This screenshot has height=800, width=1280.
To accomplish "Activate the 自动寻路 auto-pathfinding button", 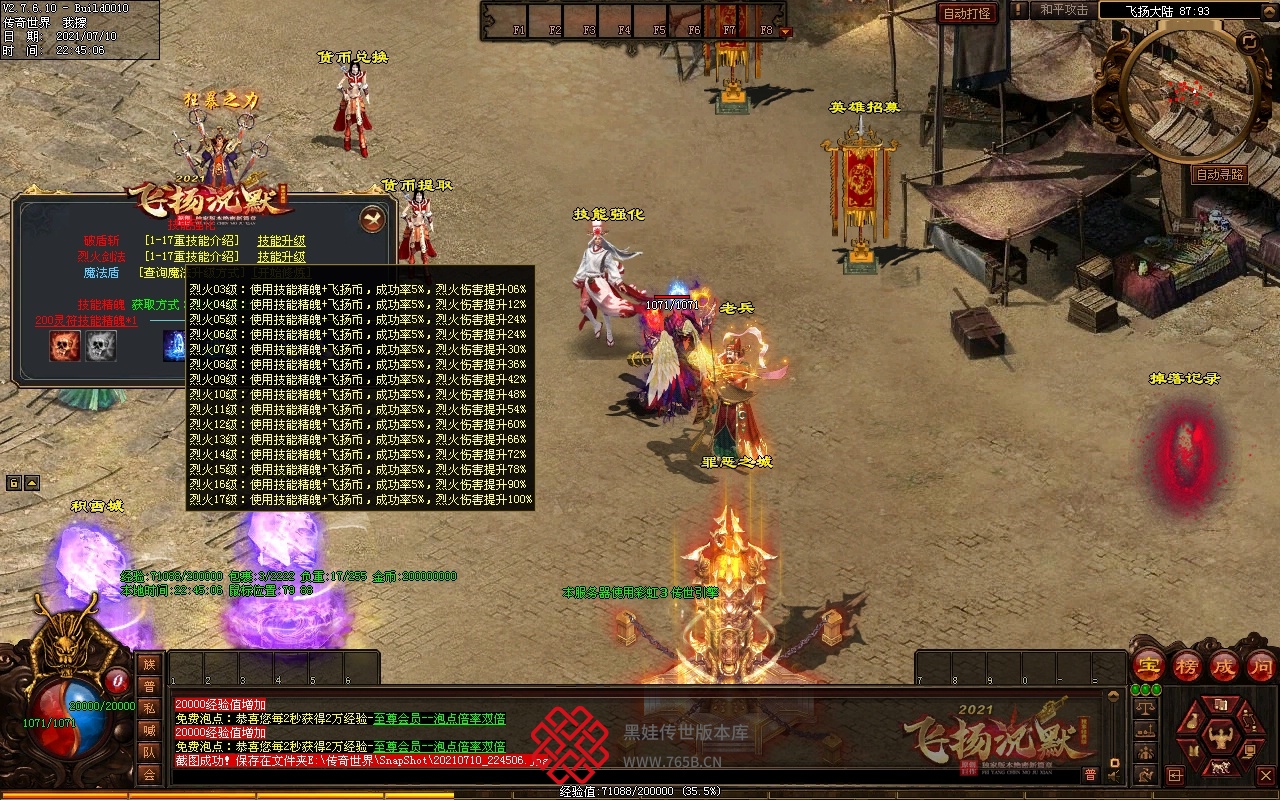I will click(1220, 174).
